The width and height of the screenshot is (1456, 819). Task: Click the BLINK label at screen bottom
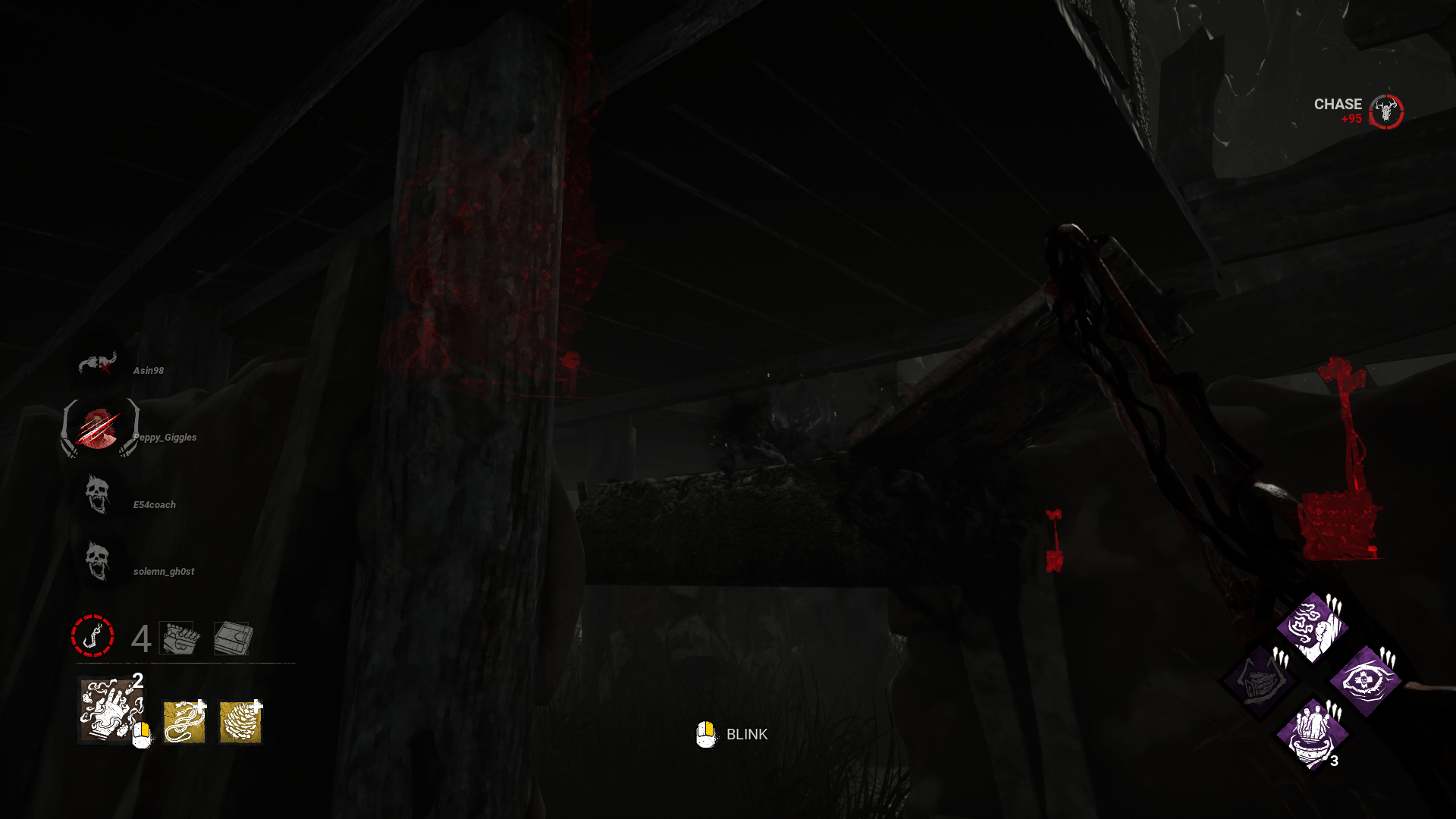(x=746, y=735)
